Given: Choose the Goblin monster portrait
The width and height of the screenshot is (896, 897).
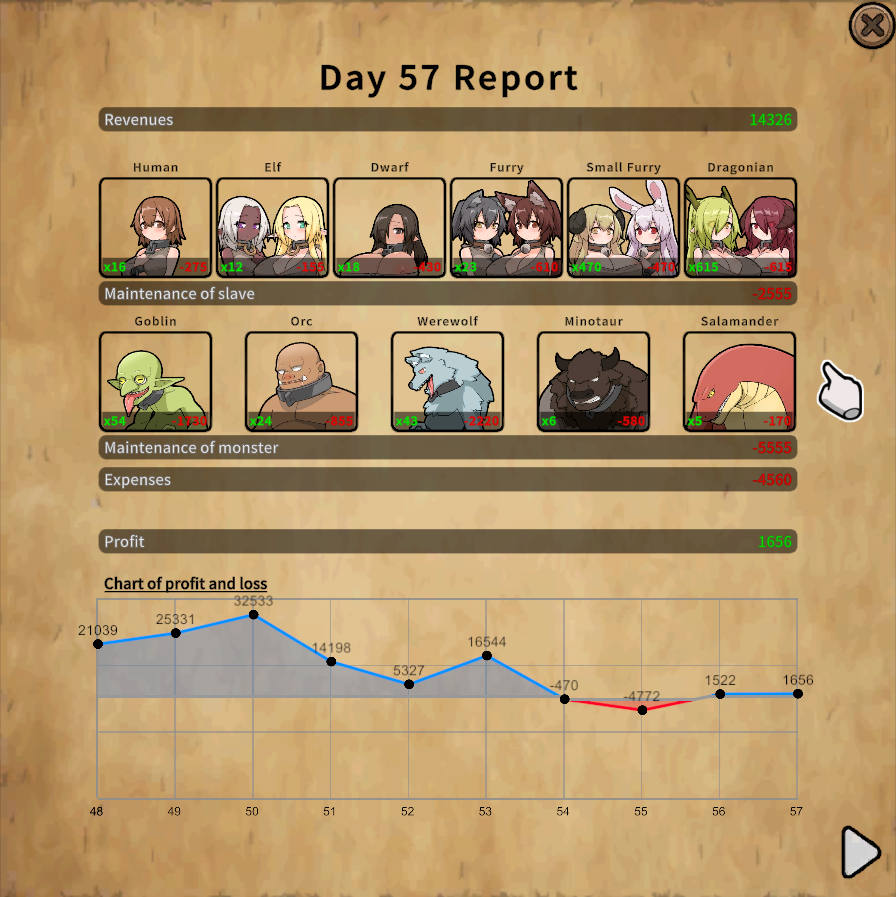Looking at the screenshot, I should tap(155, 381).
